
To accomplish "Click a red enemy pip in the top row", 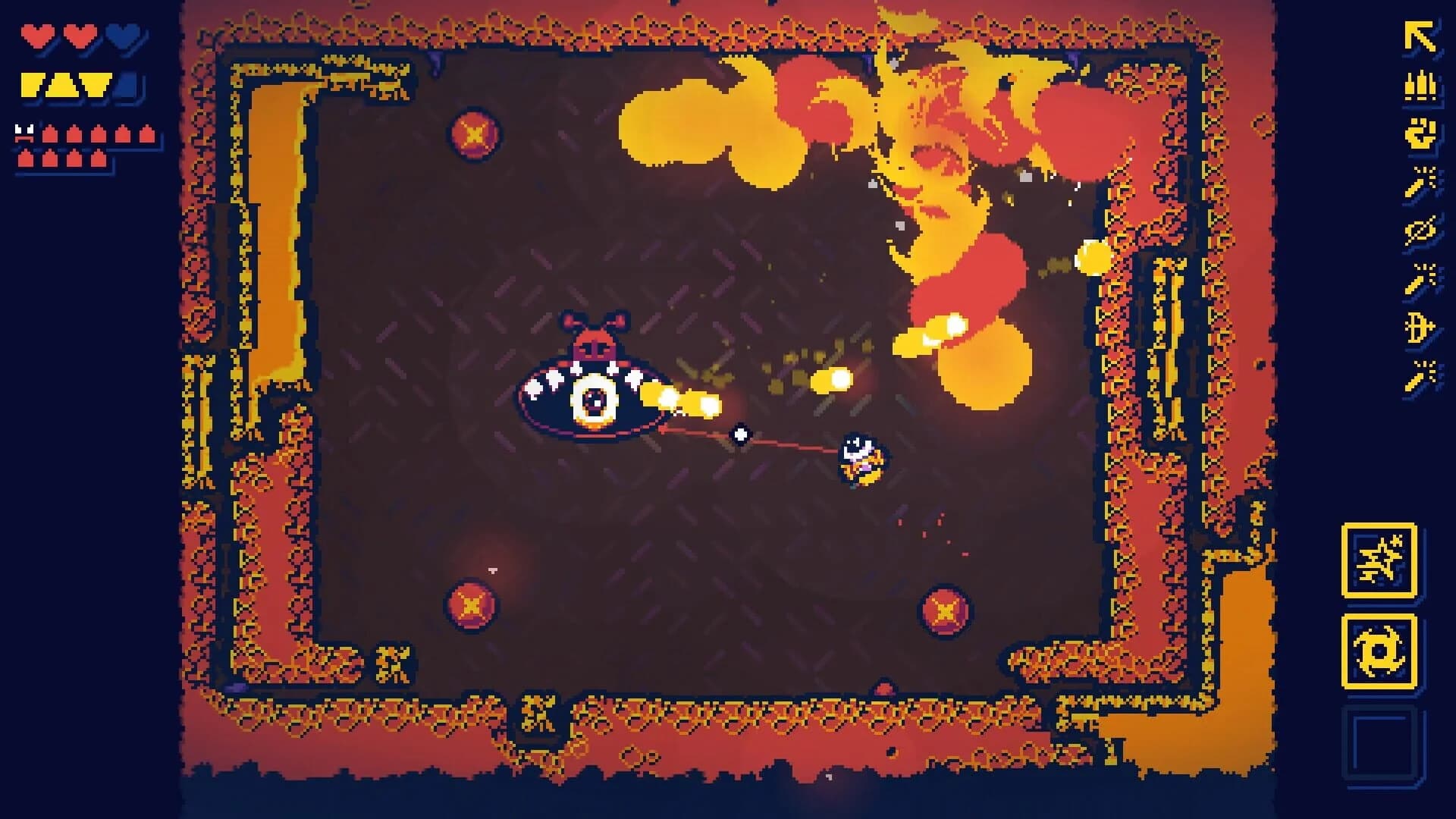I will coord(50,133).
